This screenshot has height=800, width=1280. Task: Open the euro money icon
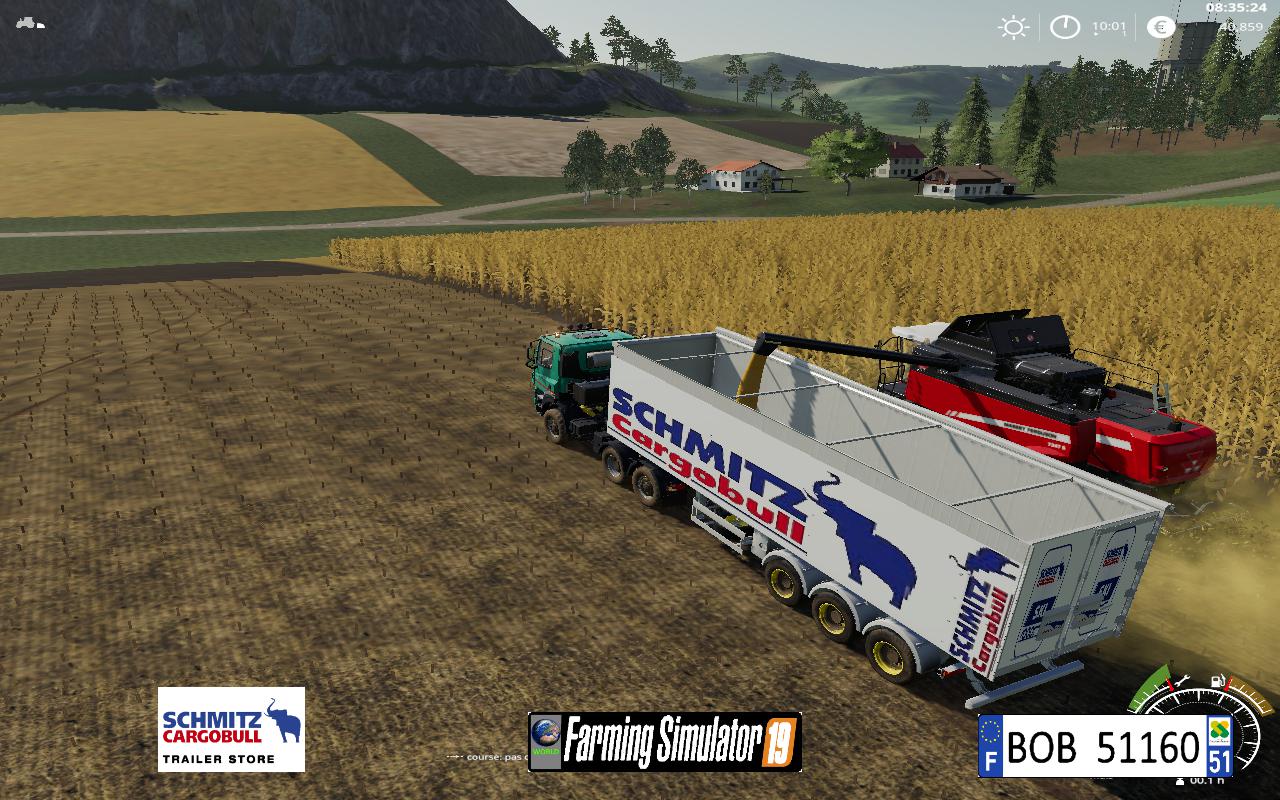point(1161,27)
